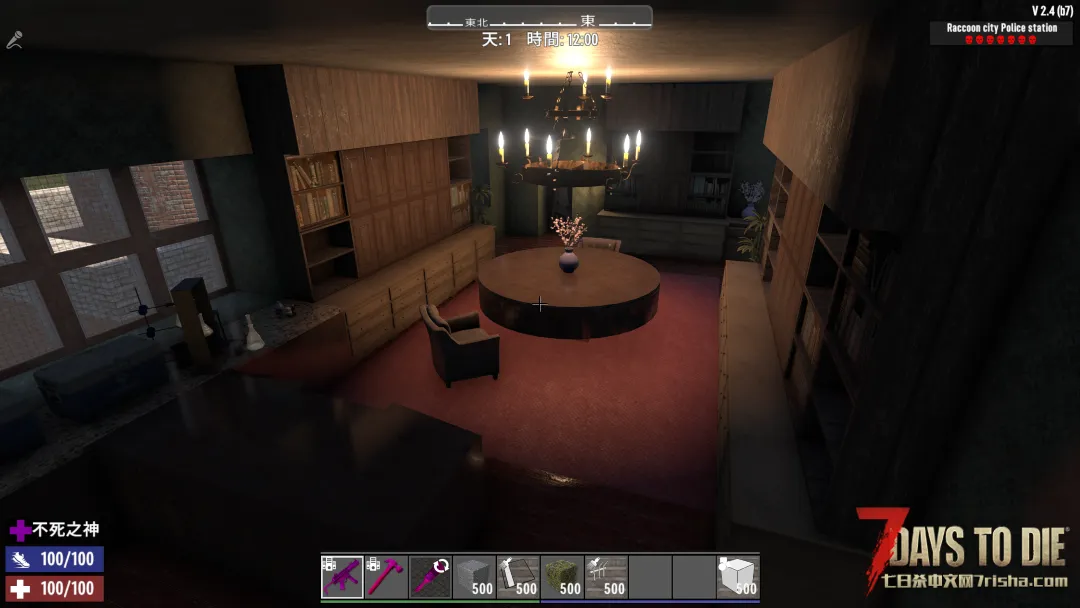Select the pink hammer hotbar slot
The width and height of the screenshot is (1080, 608).
click(x=386, y=577)
